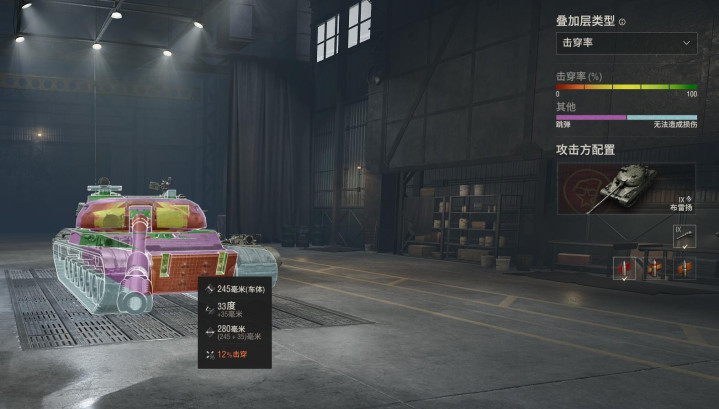The height and width of the screenshot is (409, 719).
Task: Choose the last shell type icon
Action: tap(684, 268)
